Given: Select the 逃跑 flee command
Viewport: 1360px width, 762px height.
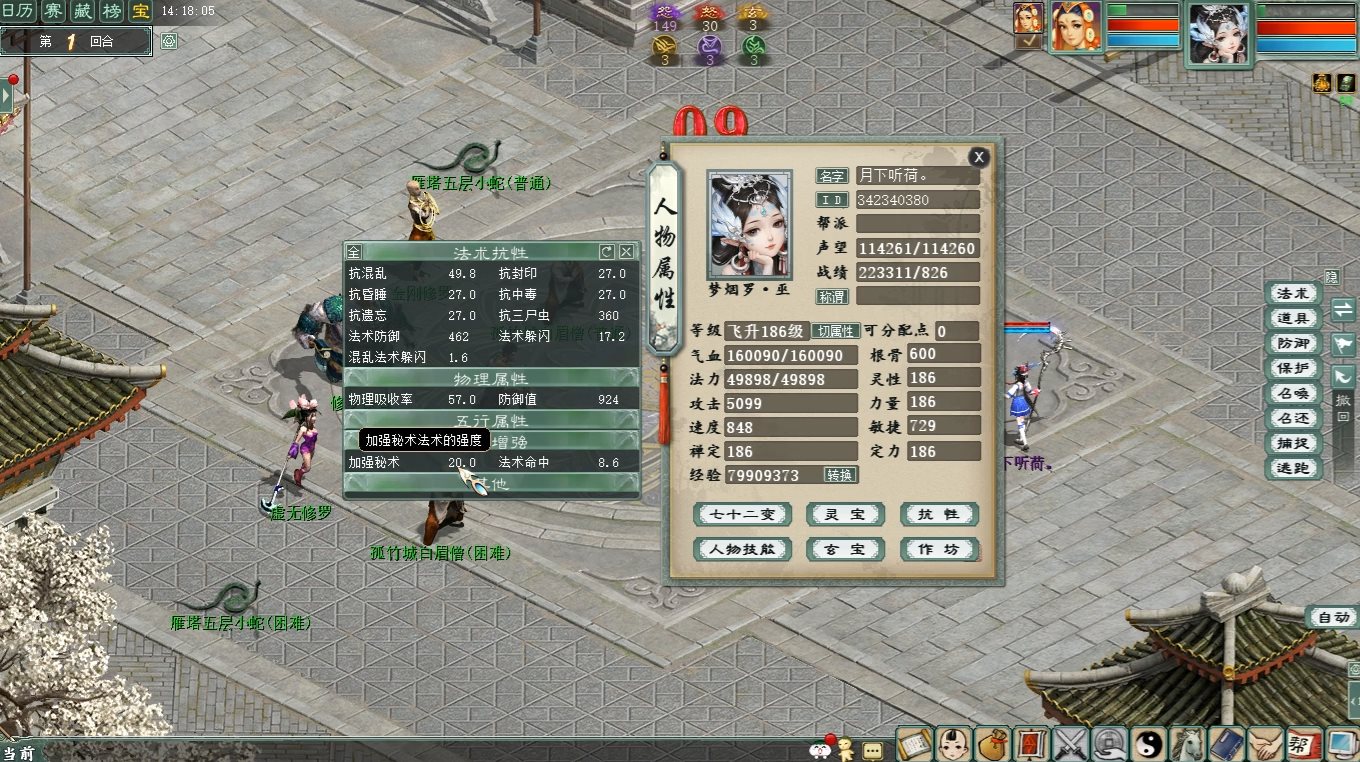Looking at the screenshot, I should click(1292, 468).
